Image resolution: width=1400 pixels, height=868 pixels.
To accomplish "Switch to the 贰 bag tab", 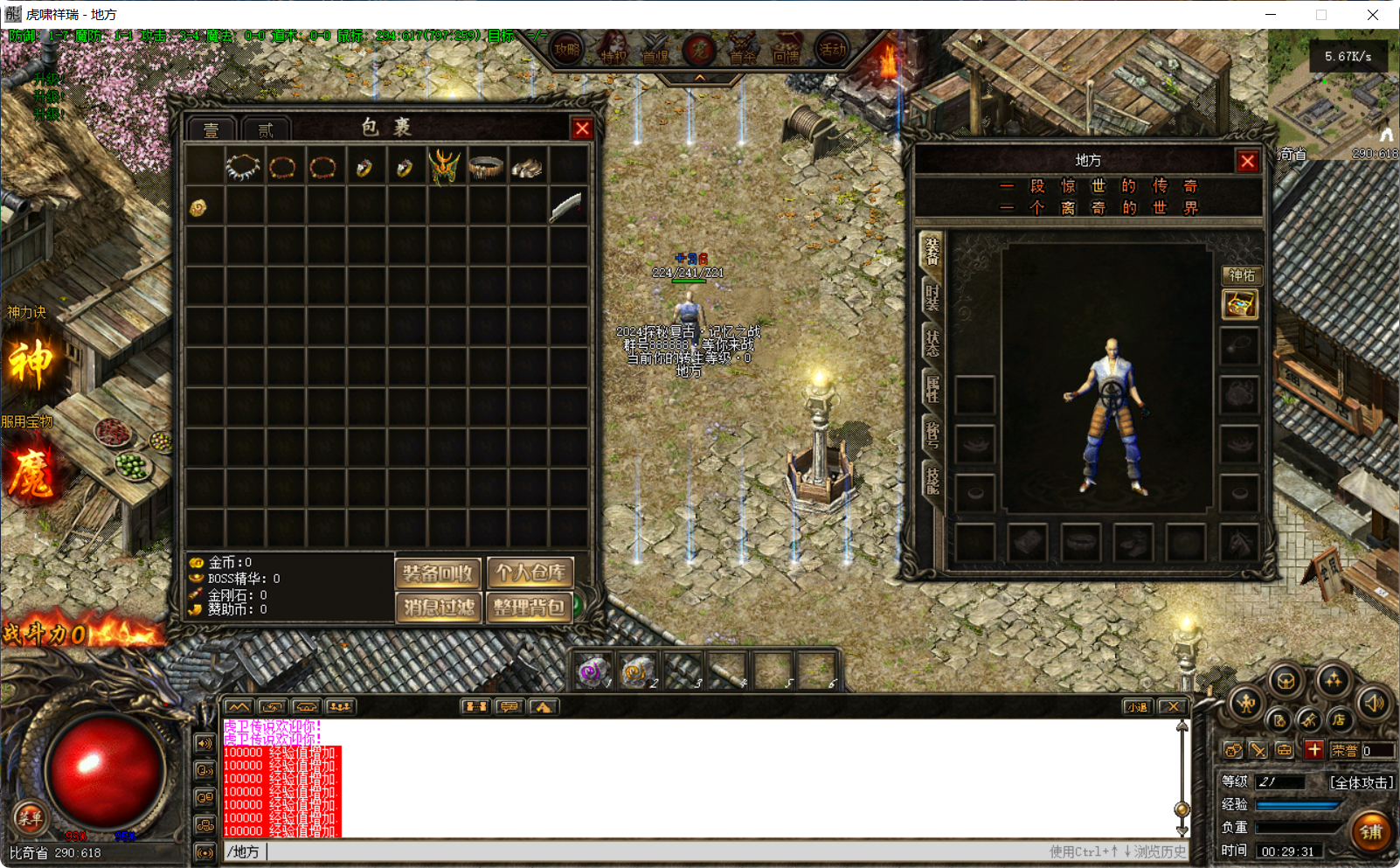I will (265, 128).
